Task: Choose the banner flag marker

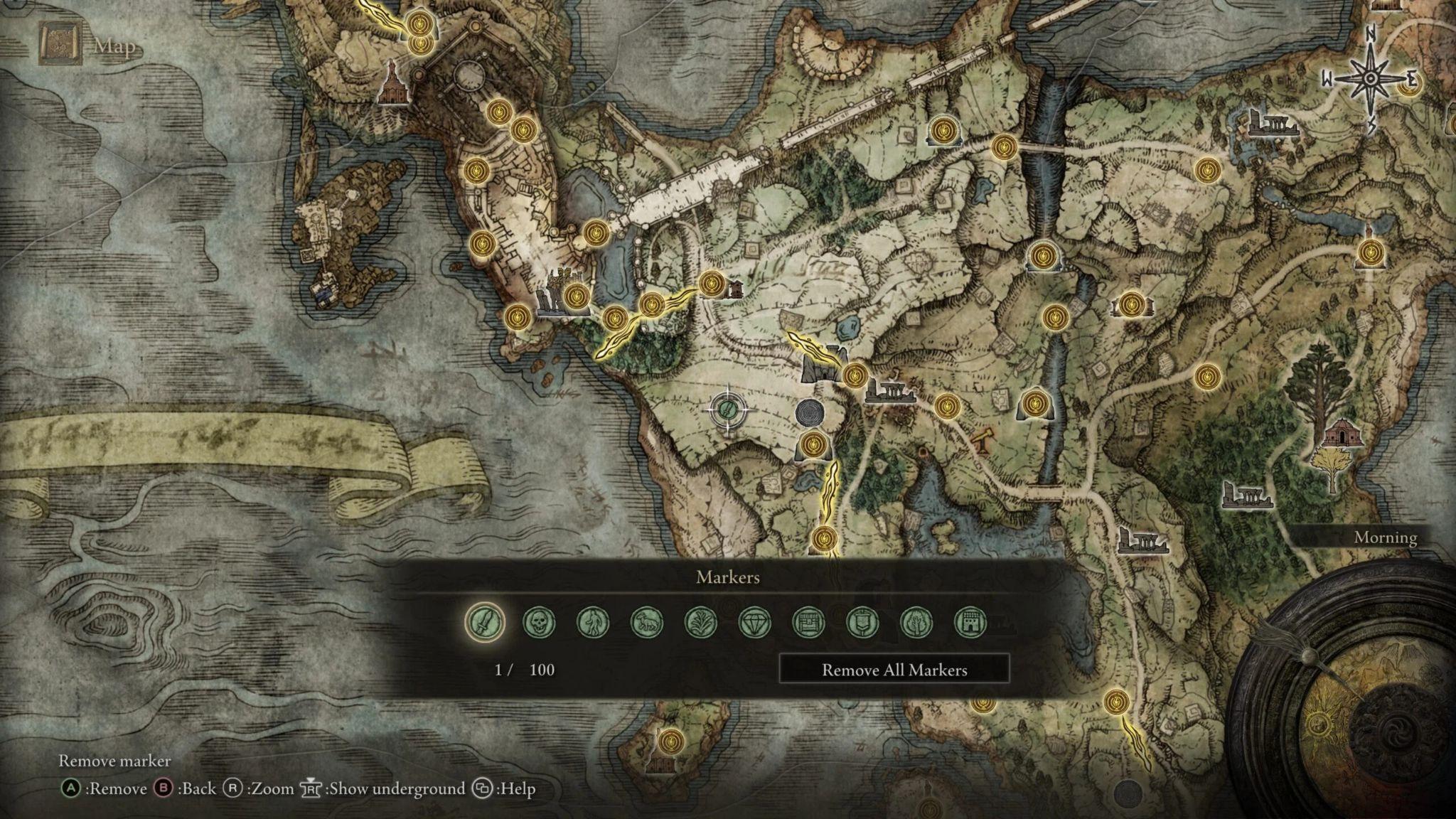Action: click(863, 623)
